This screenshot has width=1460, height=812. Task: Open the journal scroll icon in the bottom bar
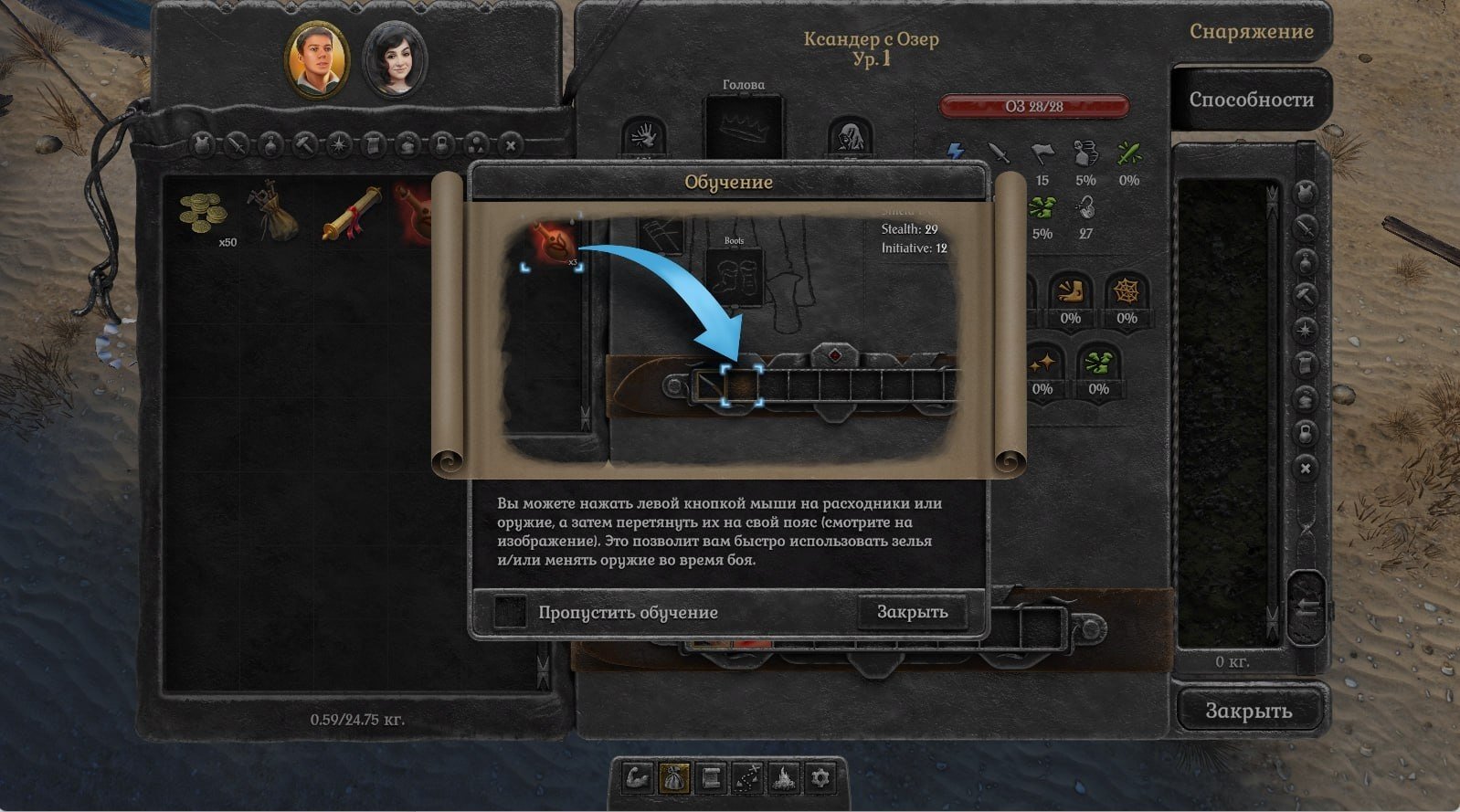(x=710, y=778)
